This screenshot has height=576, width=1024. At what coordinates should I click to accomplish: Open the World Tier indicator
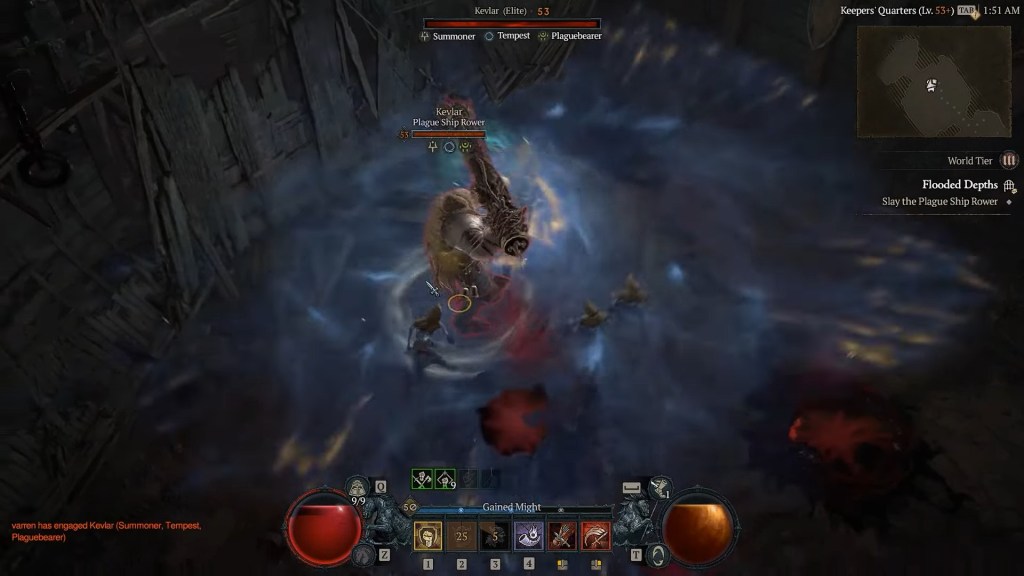tap(1009, 160)
